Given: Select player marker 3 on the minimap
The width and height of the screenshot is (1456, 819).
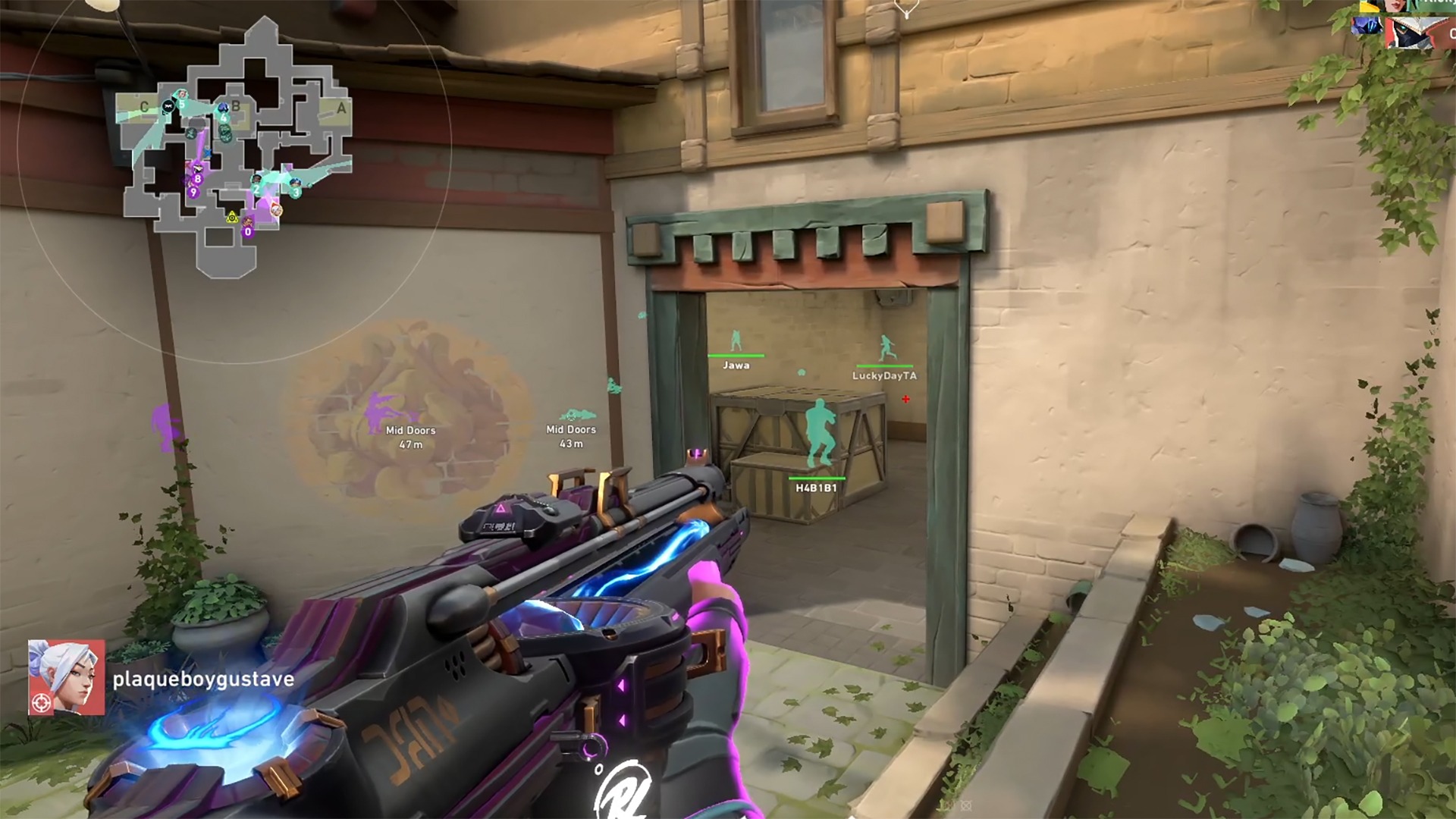Looking at the screenshot, I should tap(296, 191).
